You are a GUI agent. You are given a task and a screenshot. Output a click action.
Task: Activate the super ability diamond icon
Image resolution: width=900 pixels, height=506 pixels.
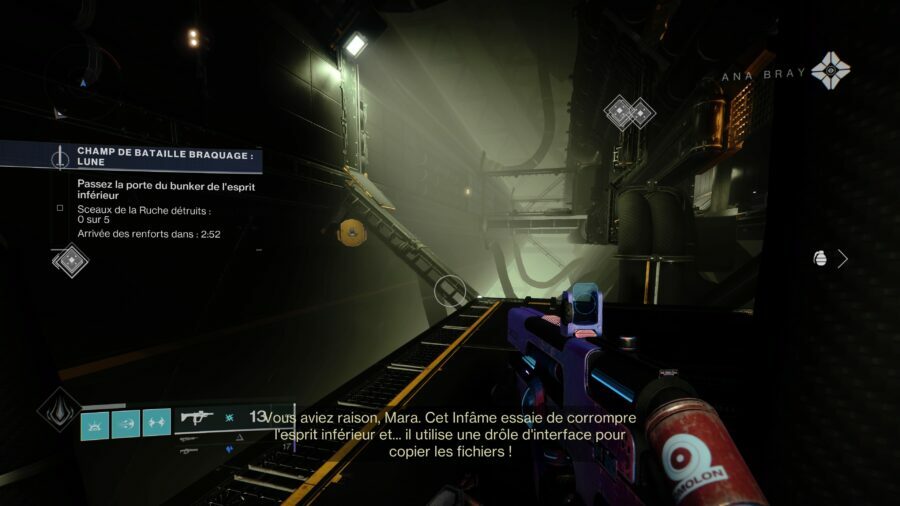click(59, 410)
